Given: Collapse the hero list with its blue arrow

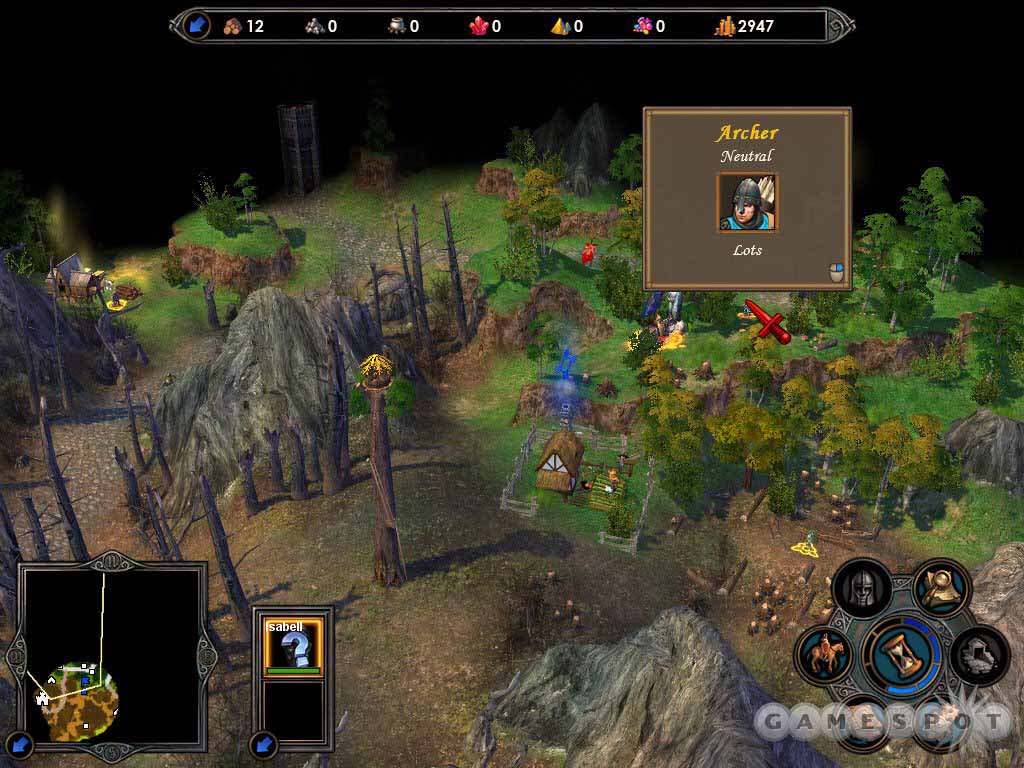Looking at the screenshot, I should click(264, 744).
